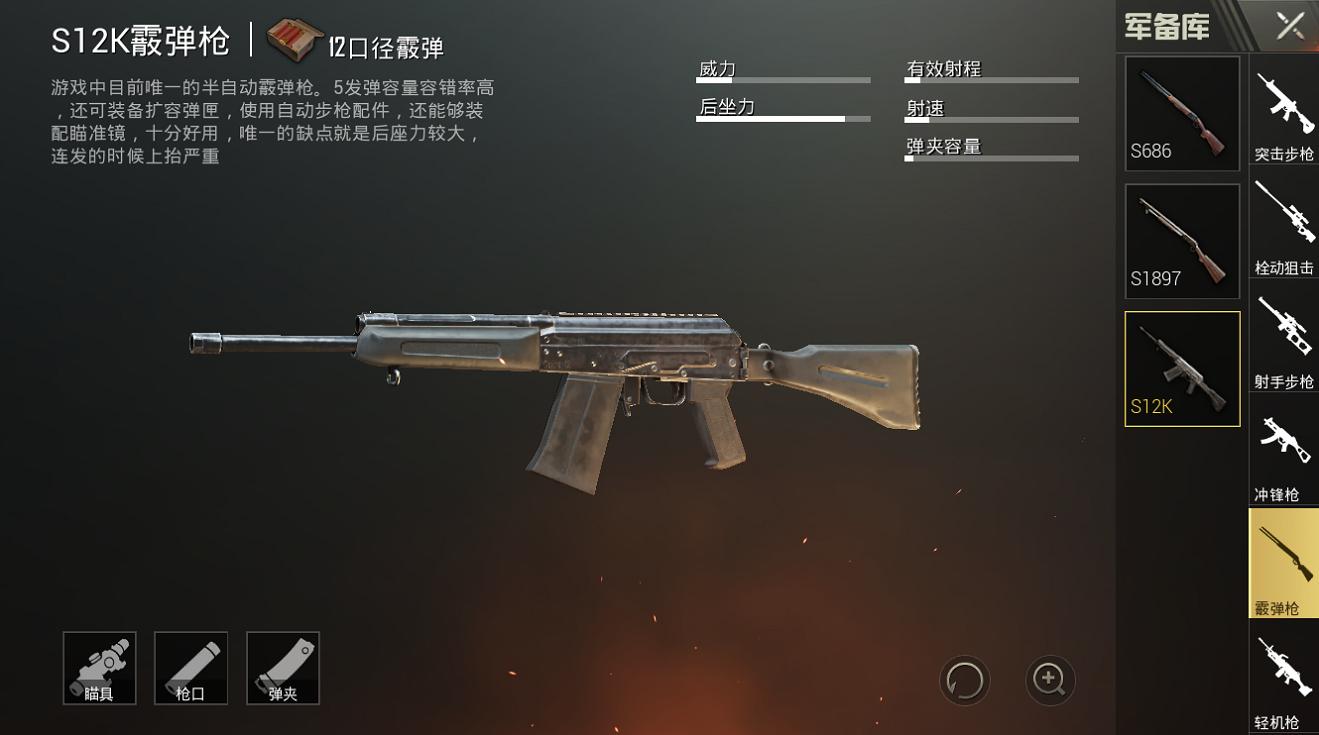Screen dimensions: 1319x735
Task: Choose the S1897 shotgun thumbnail
Action: click(x=1182, y=241)
